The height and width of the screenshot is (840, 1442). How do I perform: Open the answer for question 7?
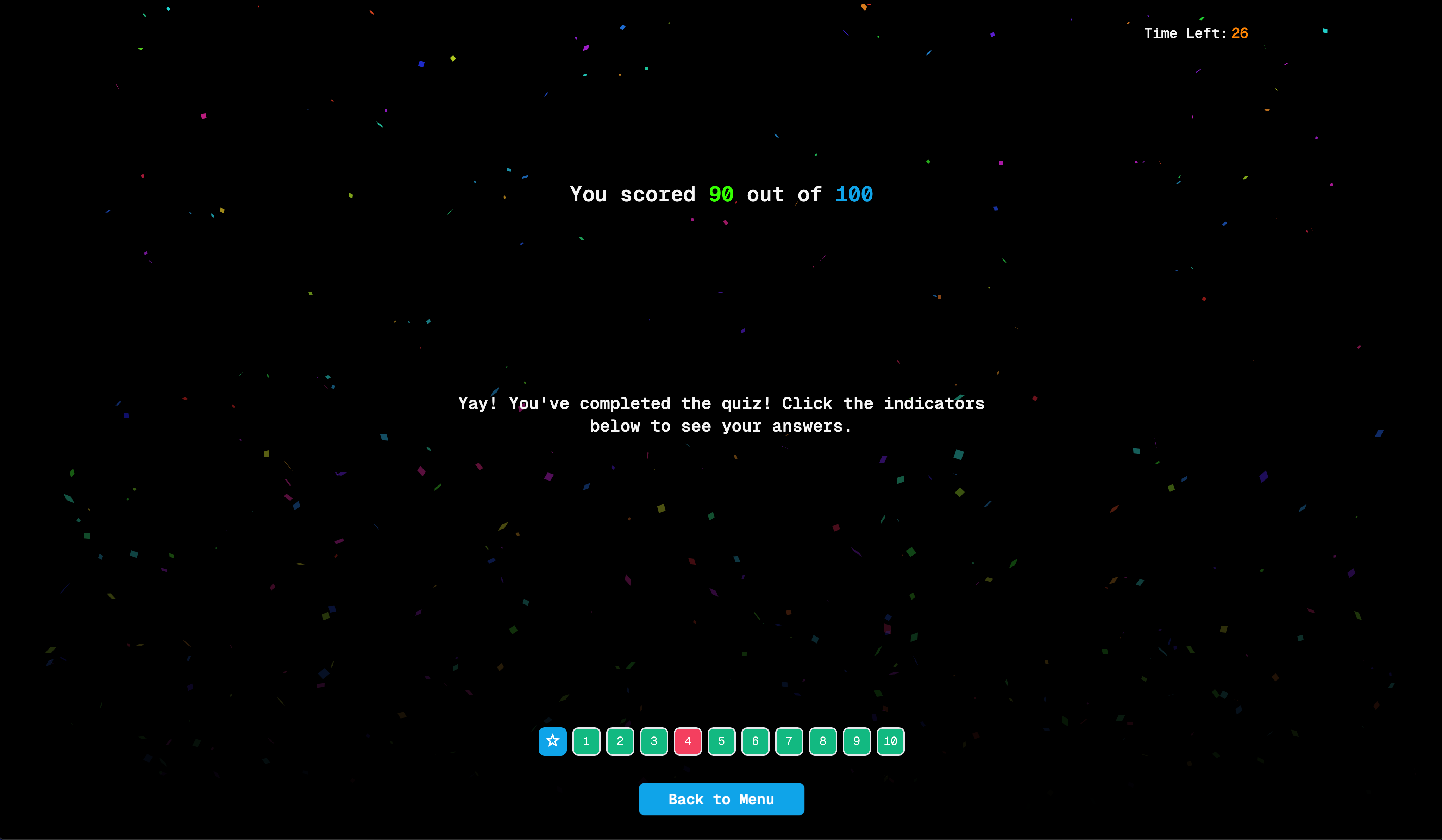click(789, 741)
